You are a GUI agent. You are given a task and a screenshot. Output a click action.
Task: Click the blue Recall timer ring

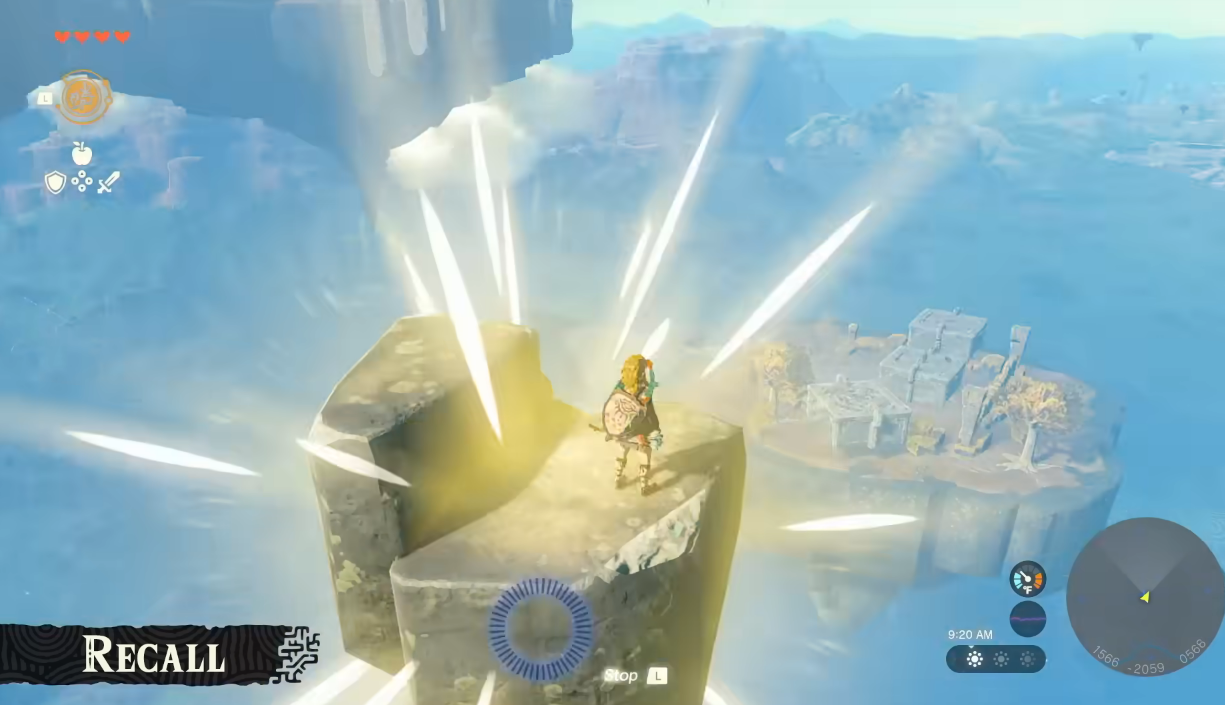(540, 628)
